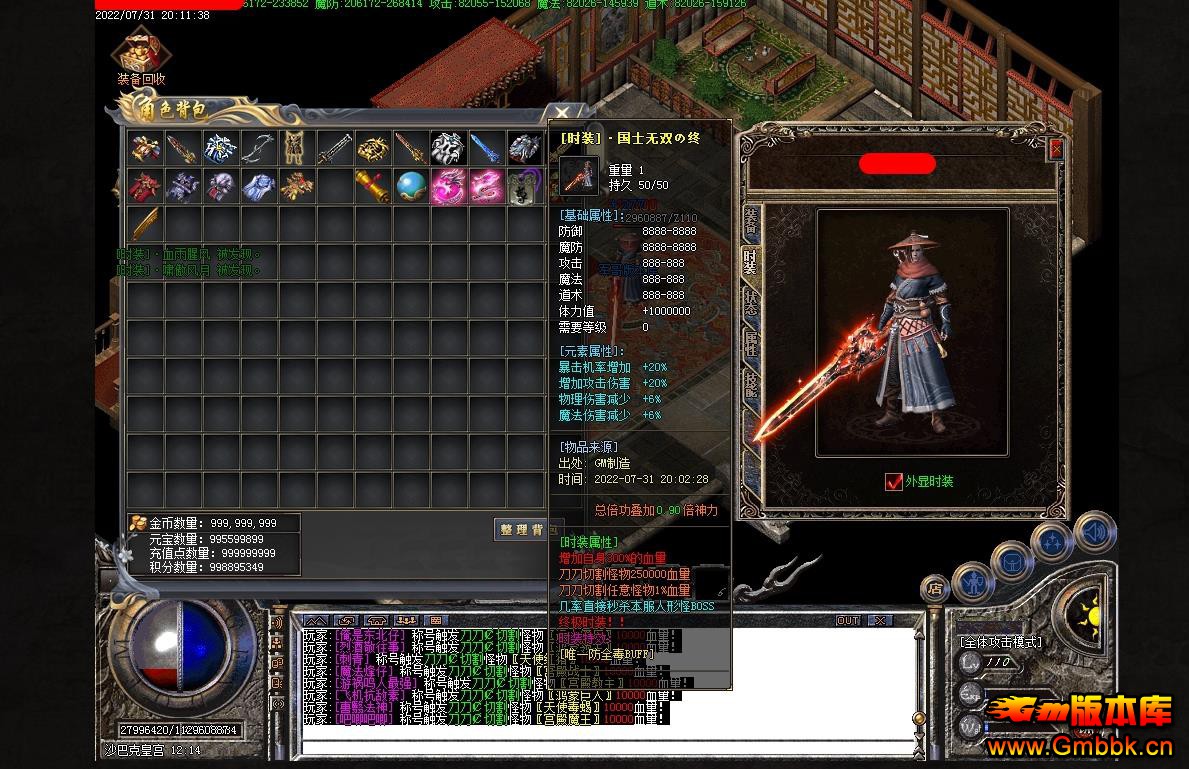The width and height of the screenshot is (1189, 769).
Task: Select the blue ice sword slot
Action: pos(486,148)
